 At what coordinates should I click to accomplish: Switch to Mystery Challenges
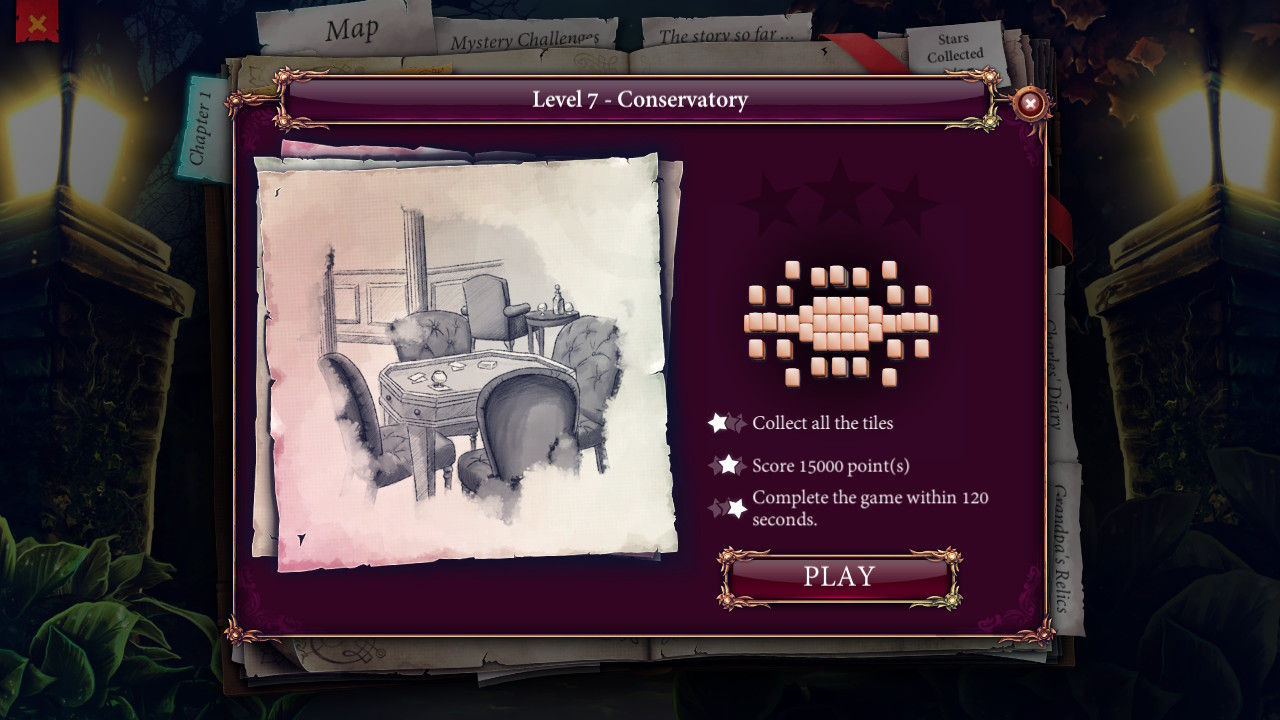click(523, 41)
